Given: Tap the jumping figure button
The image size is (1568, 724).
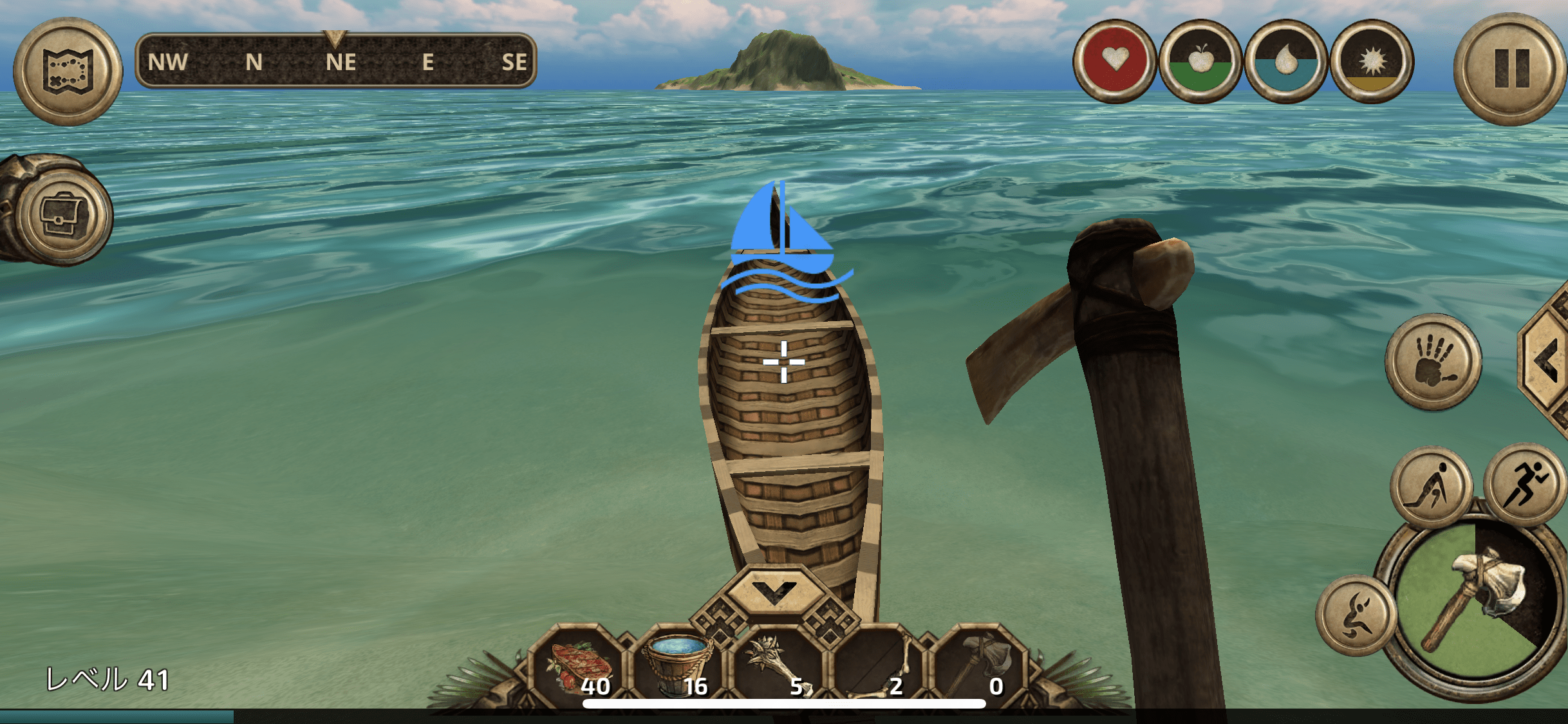Looking at the screenshot, I should pyautogui.click(x=1355, y=616).
